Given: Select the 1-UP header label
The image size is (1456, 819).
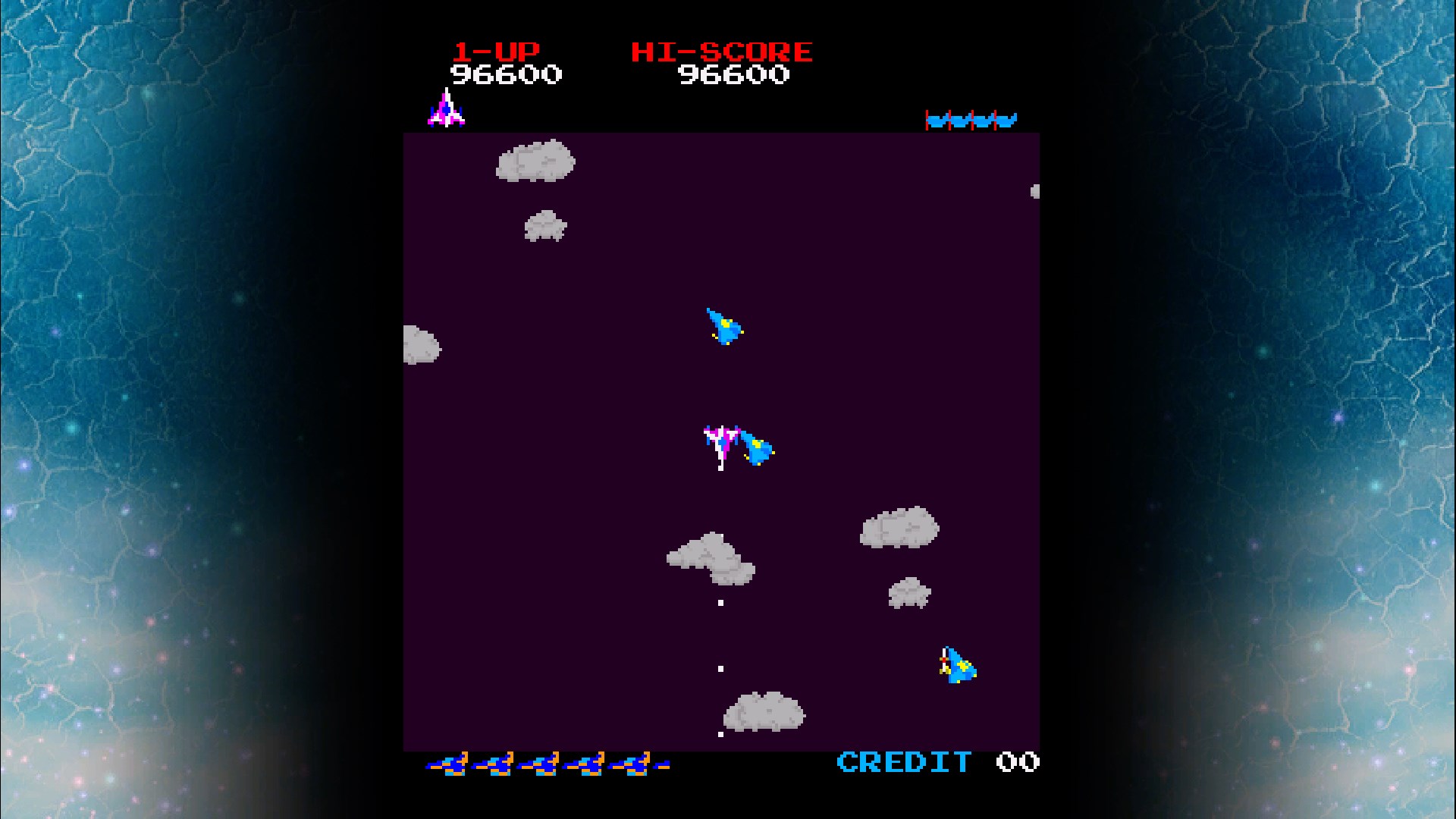Looking at the screenshot, I should [495, 50].
